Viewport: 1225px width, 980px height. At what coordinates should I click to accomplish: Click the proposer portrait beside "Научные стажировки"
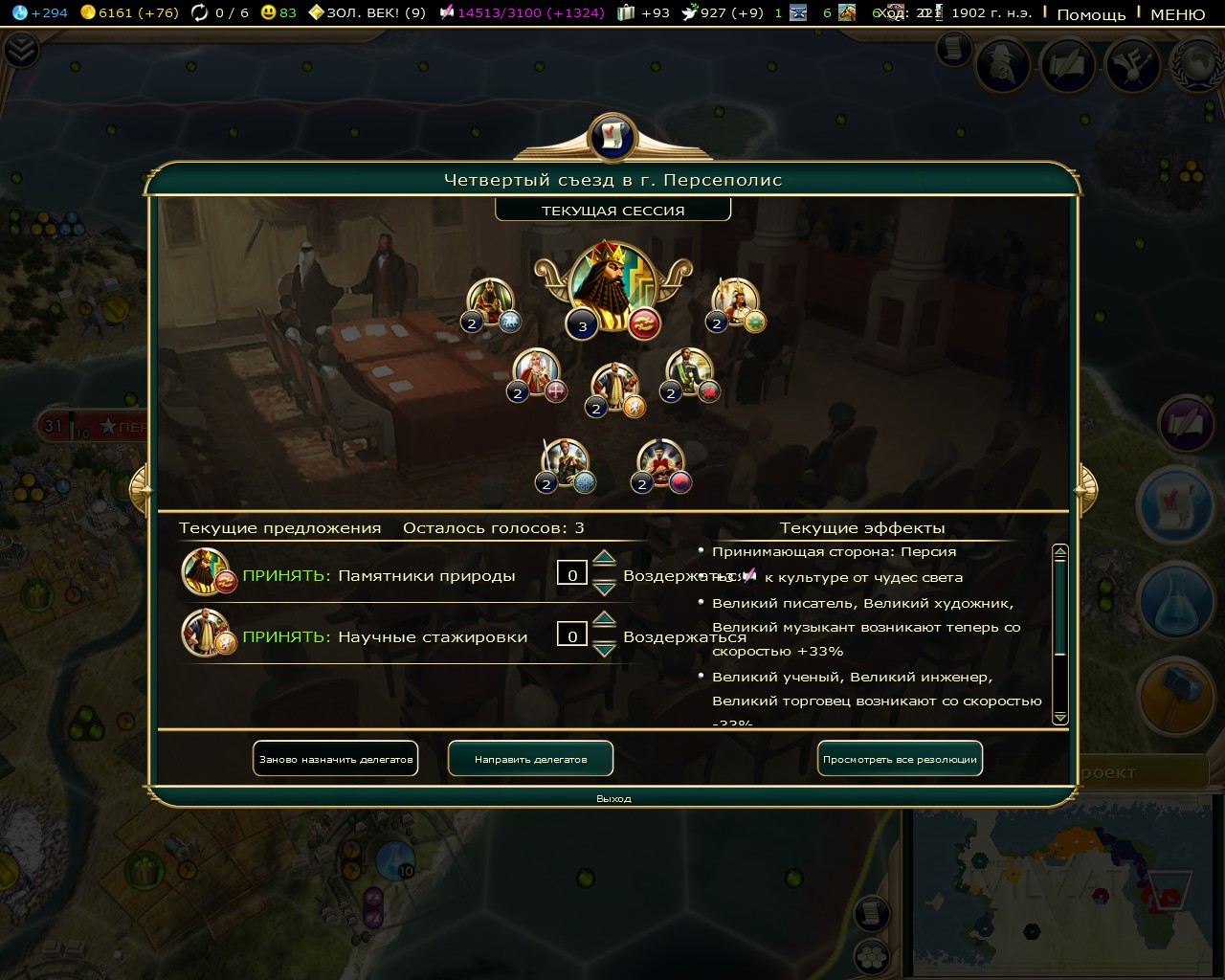[x=206, y=632]
